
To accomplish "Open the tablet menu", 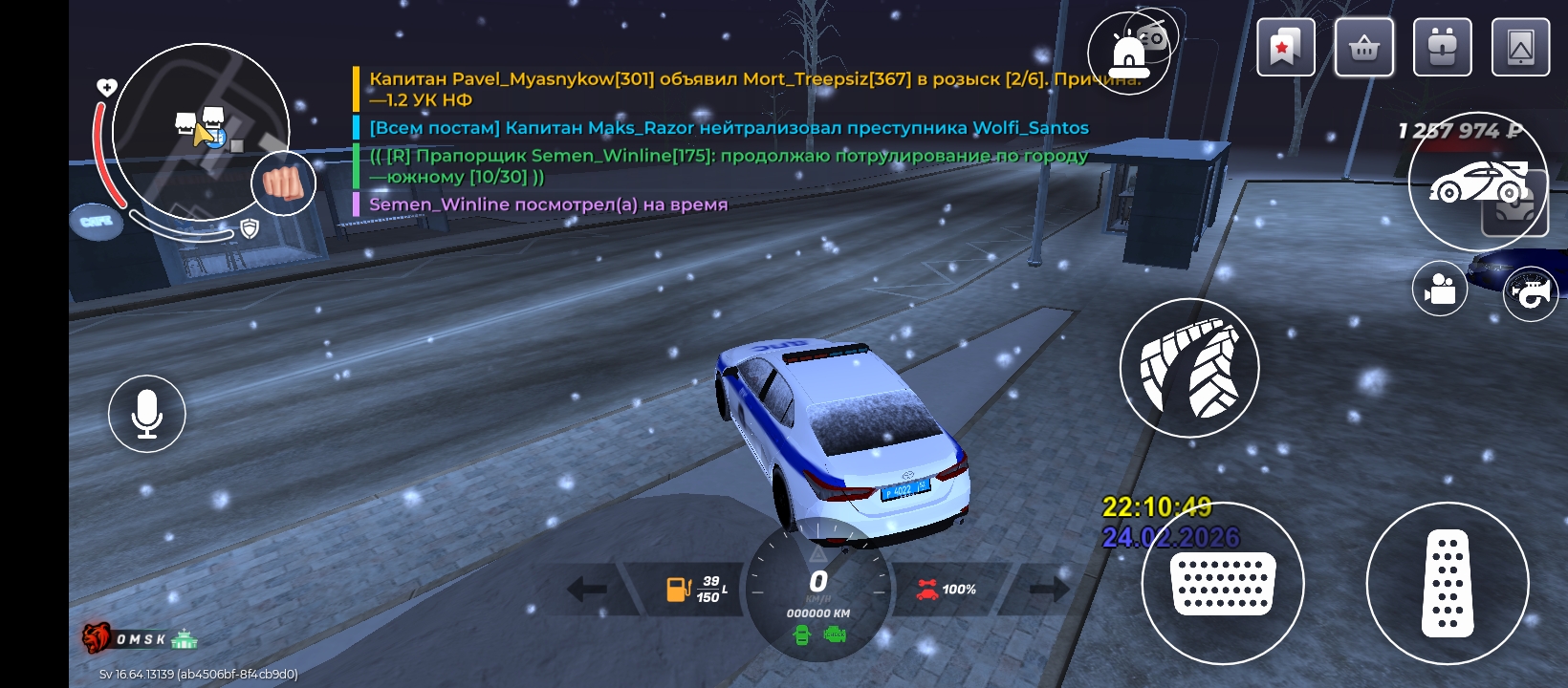I will 1520,47.
